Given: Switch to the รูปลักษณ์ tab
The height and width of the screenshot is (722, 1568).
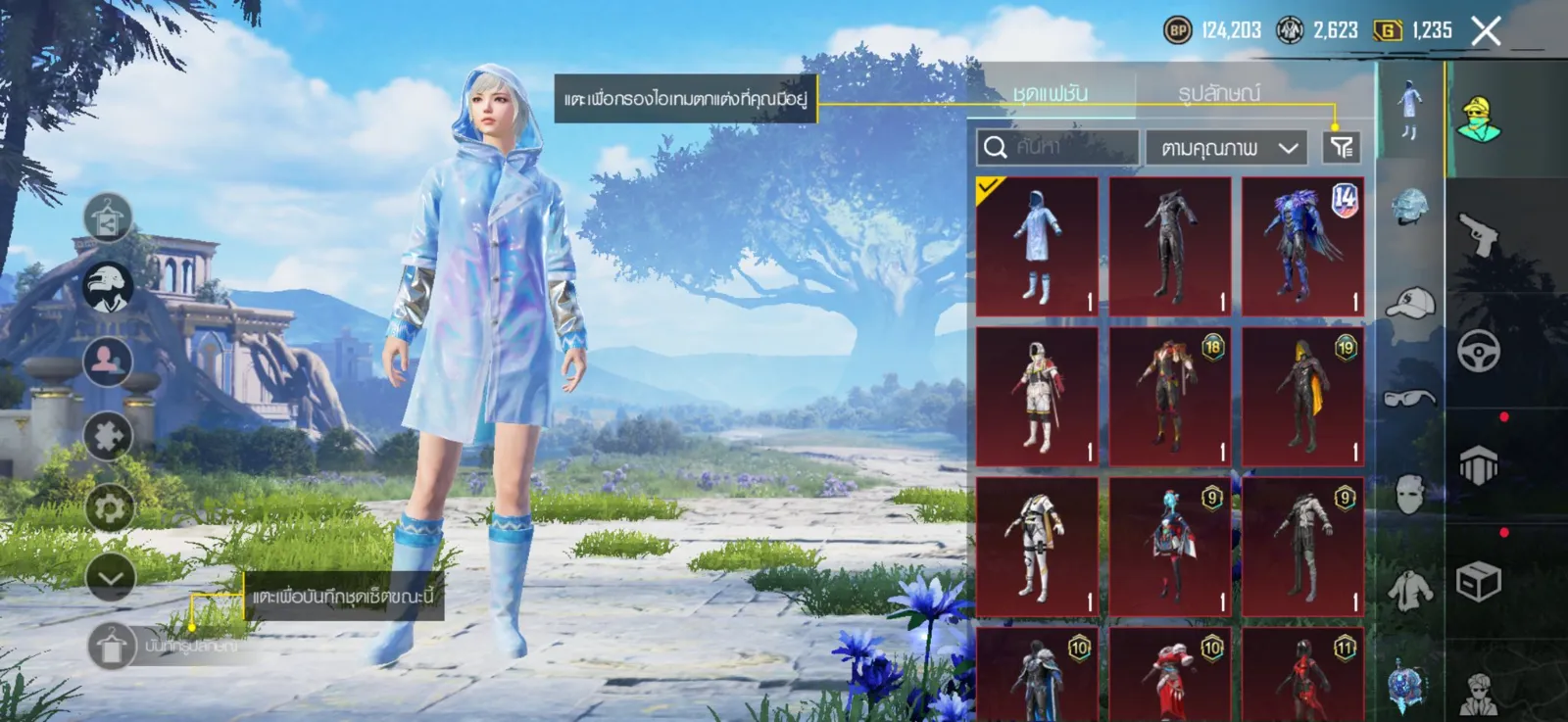Looking at the screenshot, I should point(1219,93).
